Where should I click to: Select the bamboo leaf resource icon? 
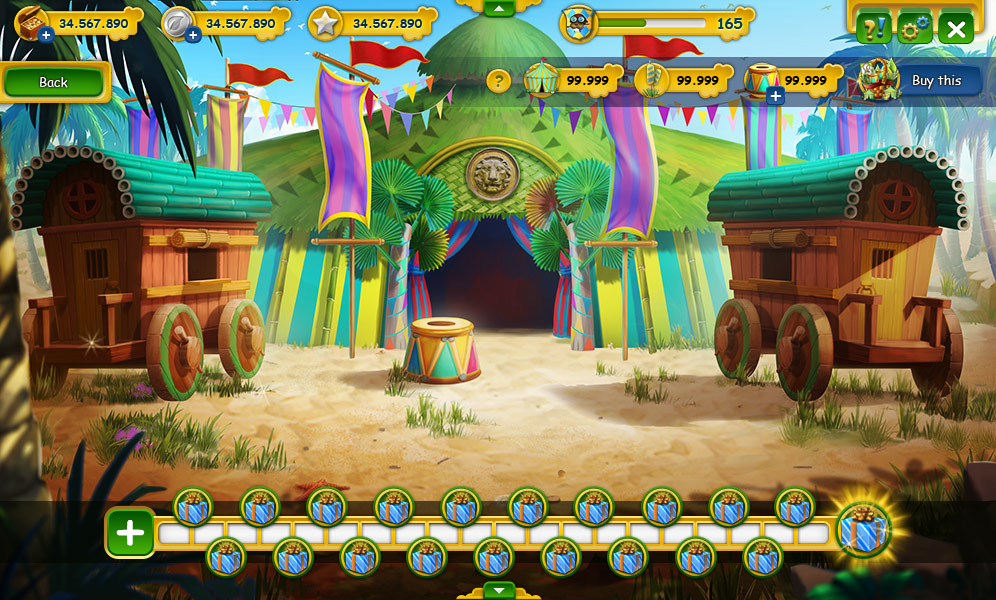tap(650, 80)
